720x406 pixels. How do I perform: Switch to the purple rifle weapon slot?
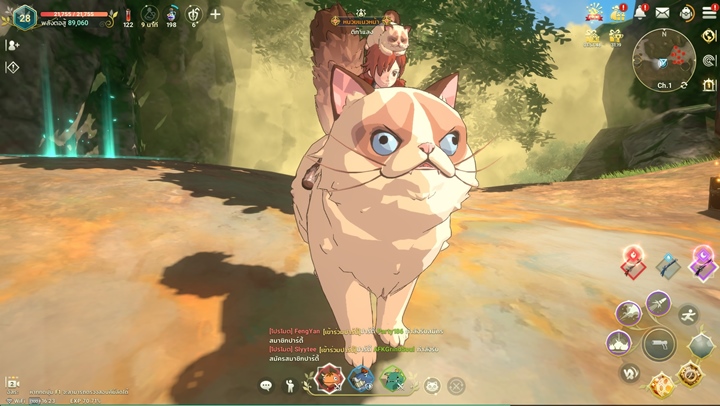(x=703, y=263)
